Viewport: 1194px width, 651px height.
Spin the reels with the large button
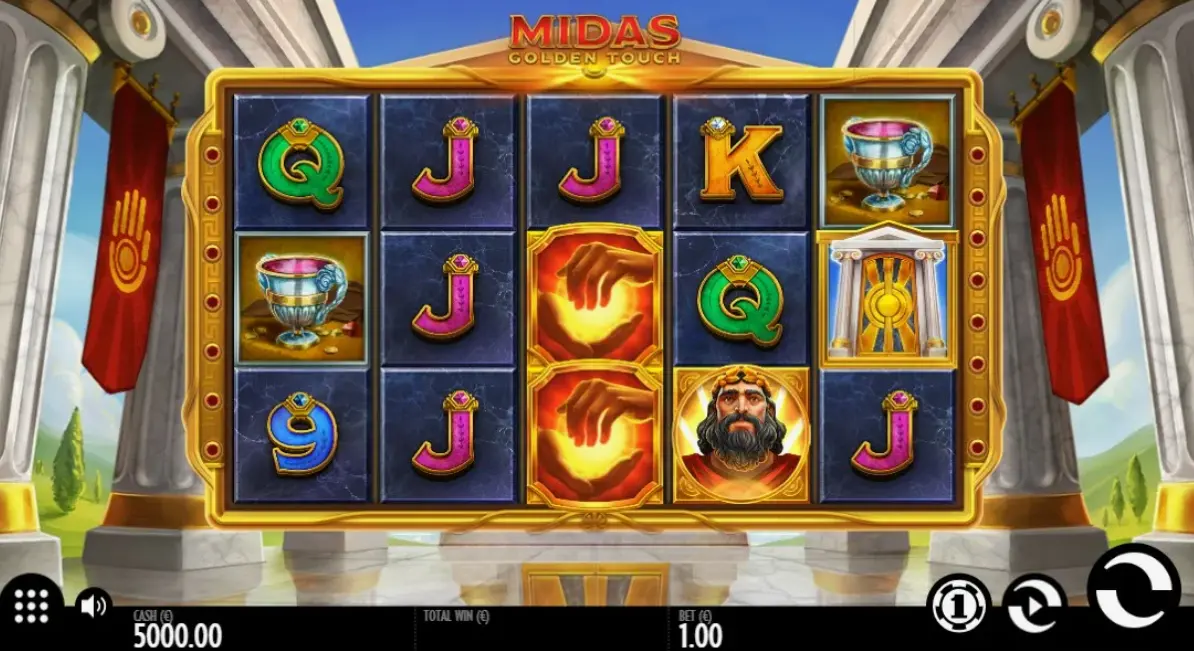1133,596
